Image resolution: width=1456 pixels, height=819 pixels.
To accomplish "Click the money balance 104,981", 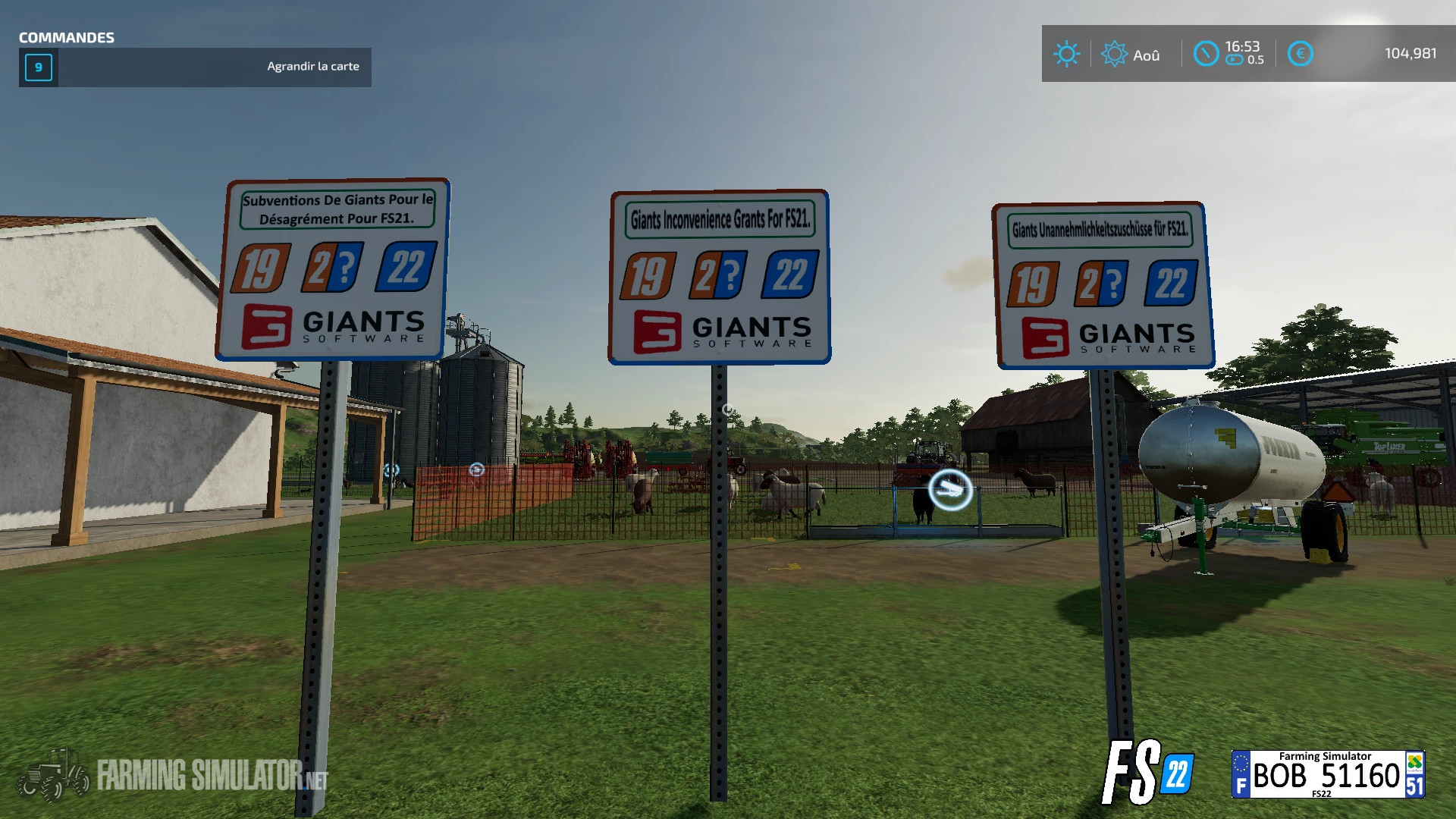I will pyautogui.click(x=1412, y=54).
